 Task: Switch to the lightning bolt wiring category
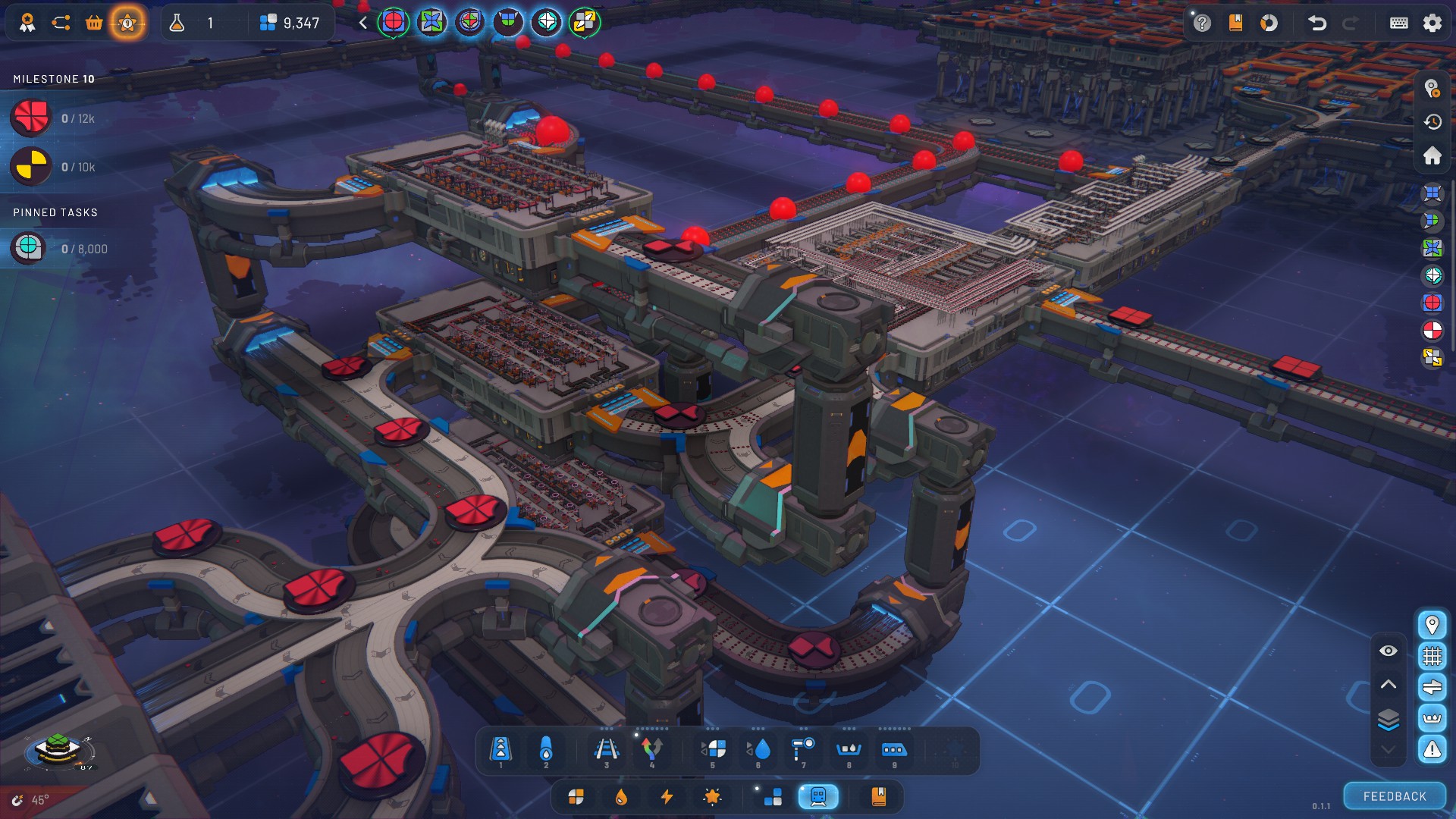(x=667, y=796)
